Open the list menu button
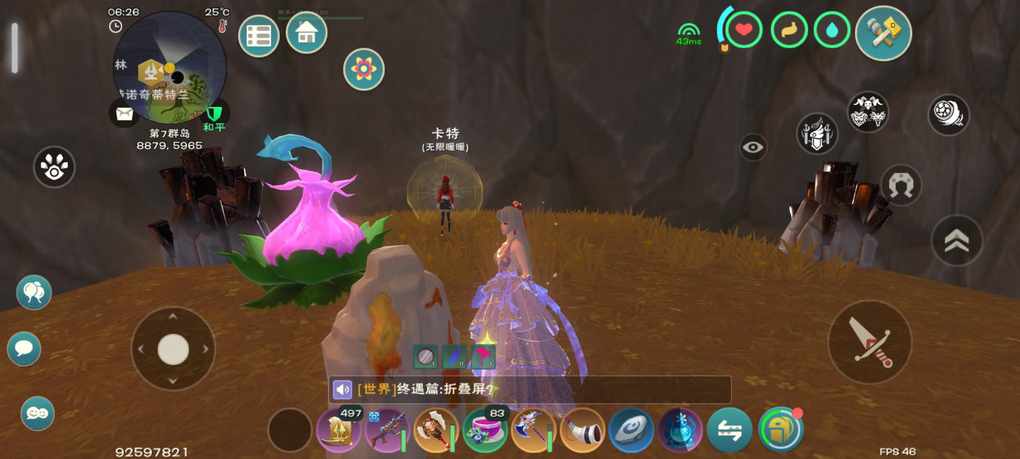The image size is (1020, 459). point(259,37)
